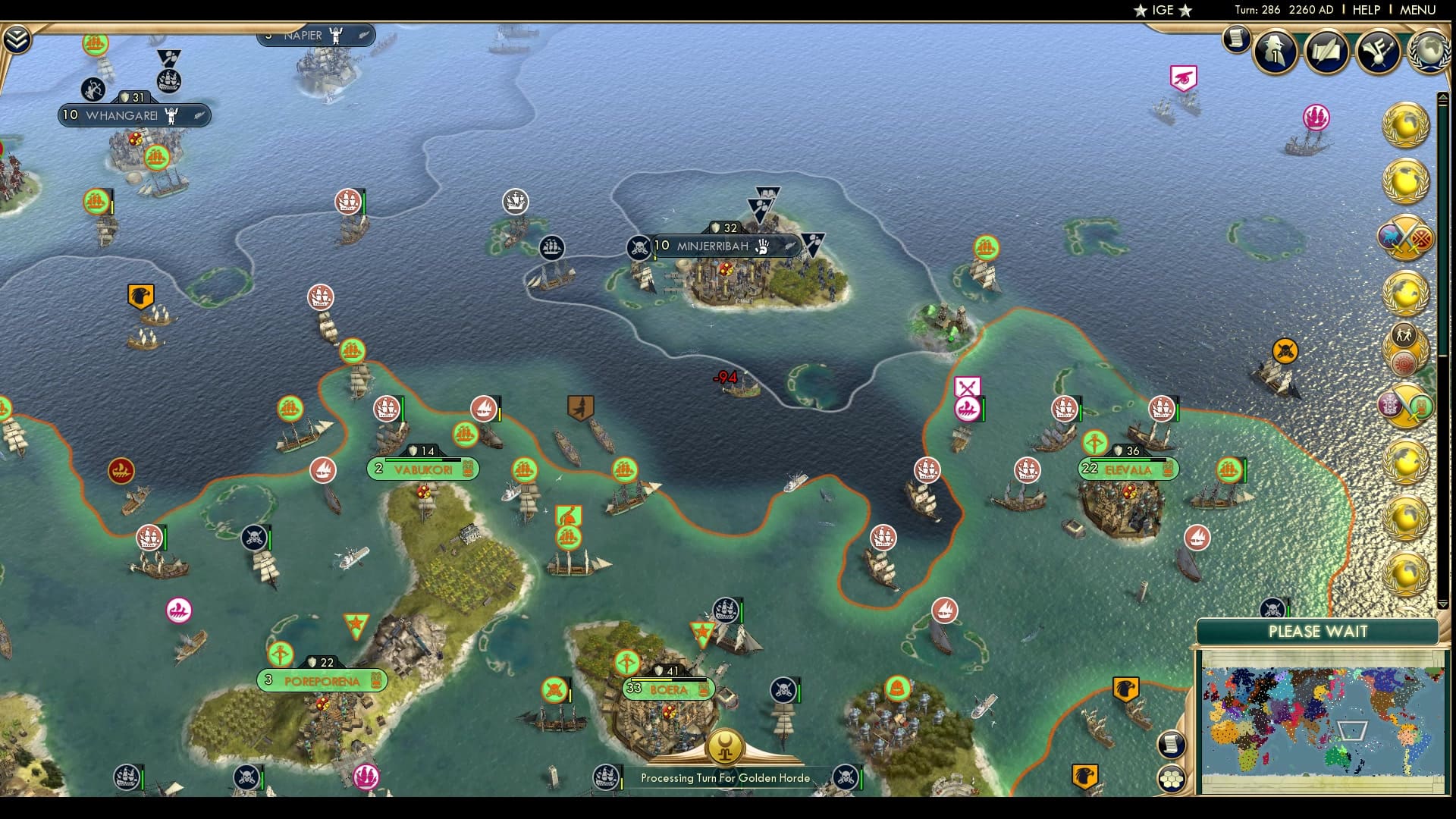Select the Poreporena city banner
Image resolution: width=1456 pixels, height=819 pixels.
[x=322, y=680]
